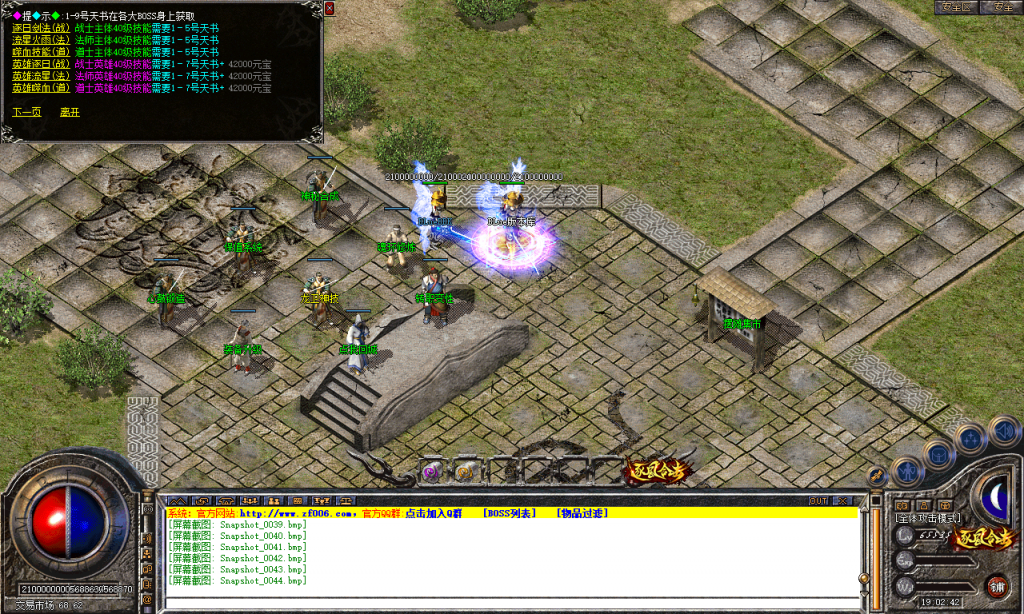Open the 物品过滤 item filter link
The image size is (1024, 614).
point(582,513)
